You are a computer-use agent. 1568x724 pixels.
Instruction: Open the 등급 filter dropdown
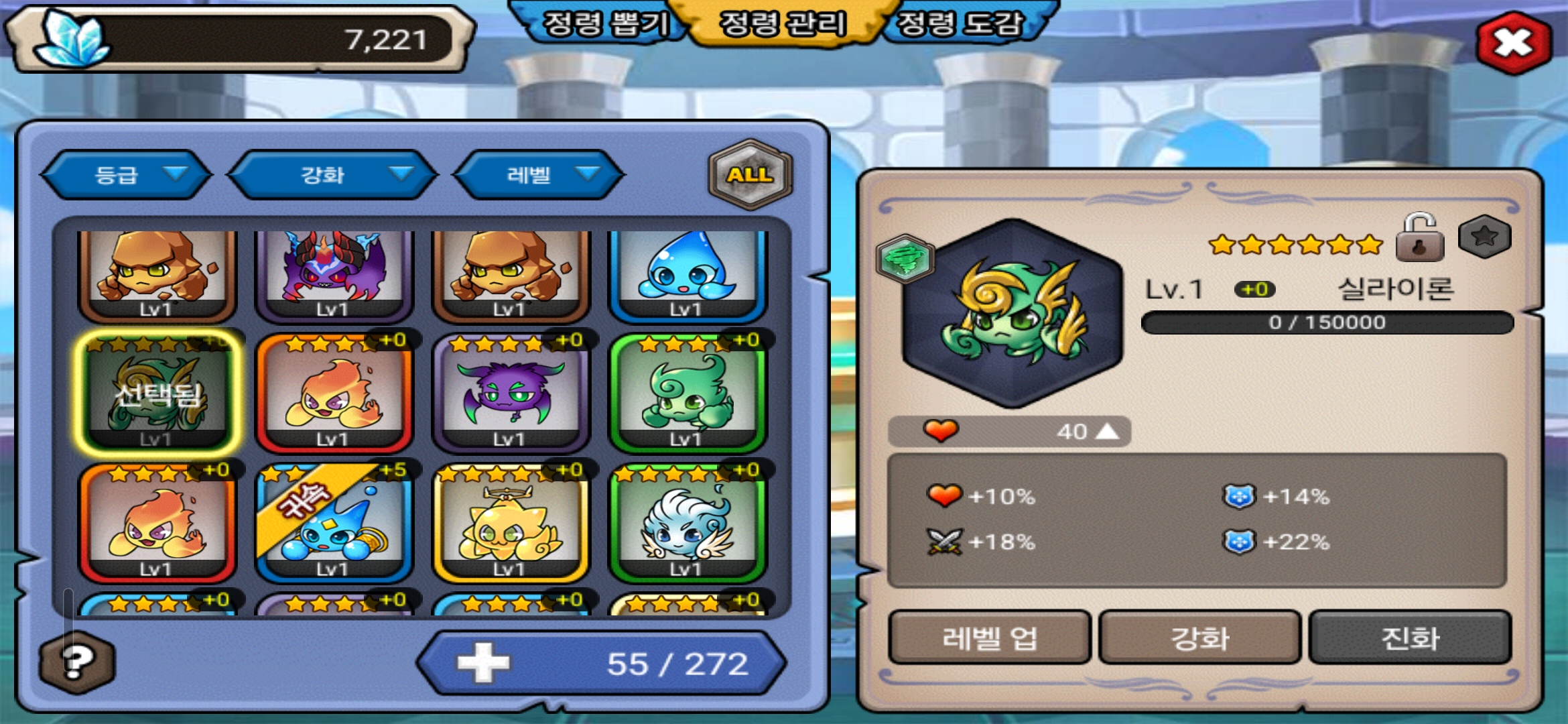[126, 175]
